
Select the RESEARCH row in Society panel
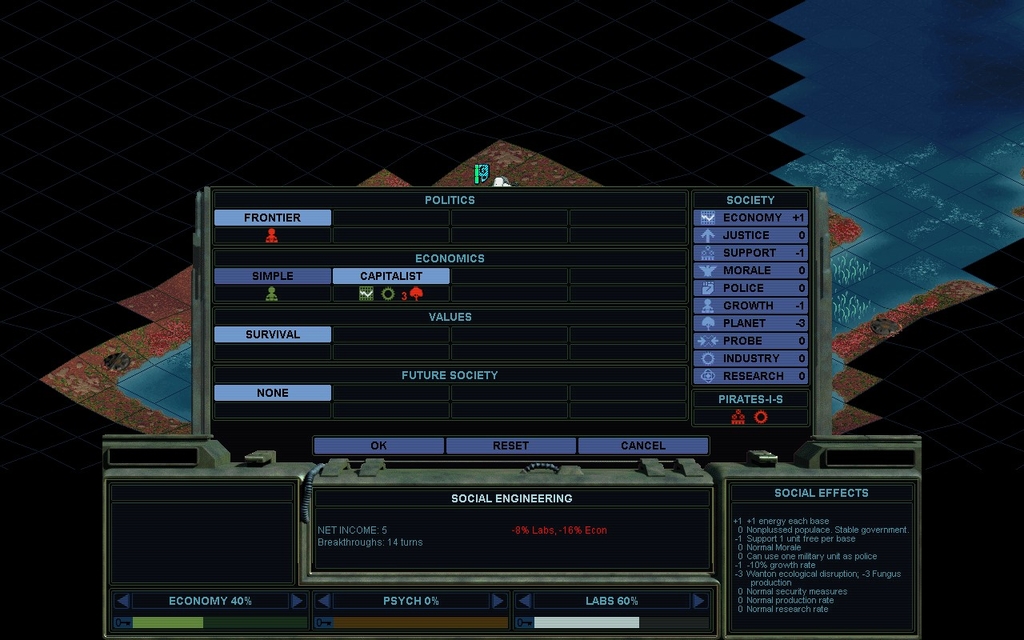click(751, 376)
